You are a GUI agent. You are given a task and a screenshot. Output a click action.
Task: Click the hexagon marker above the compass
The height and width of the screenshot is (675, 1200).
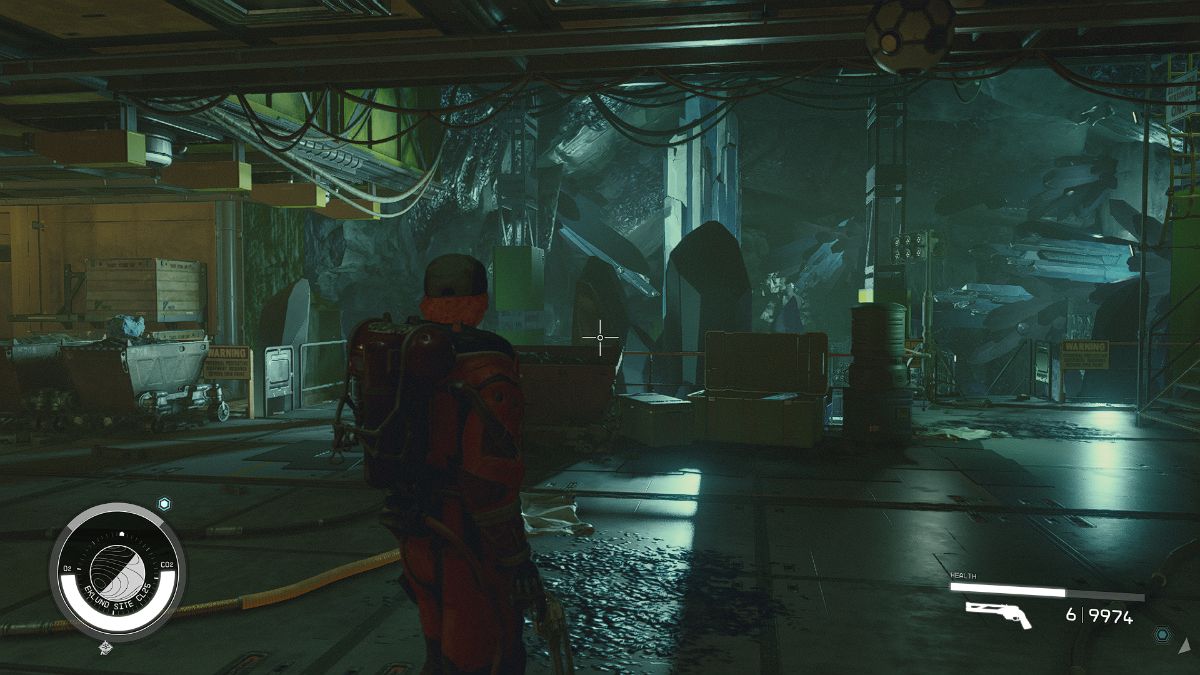(x=164, y=504)
